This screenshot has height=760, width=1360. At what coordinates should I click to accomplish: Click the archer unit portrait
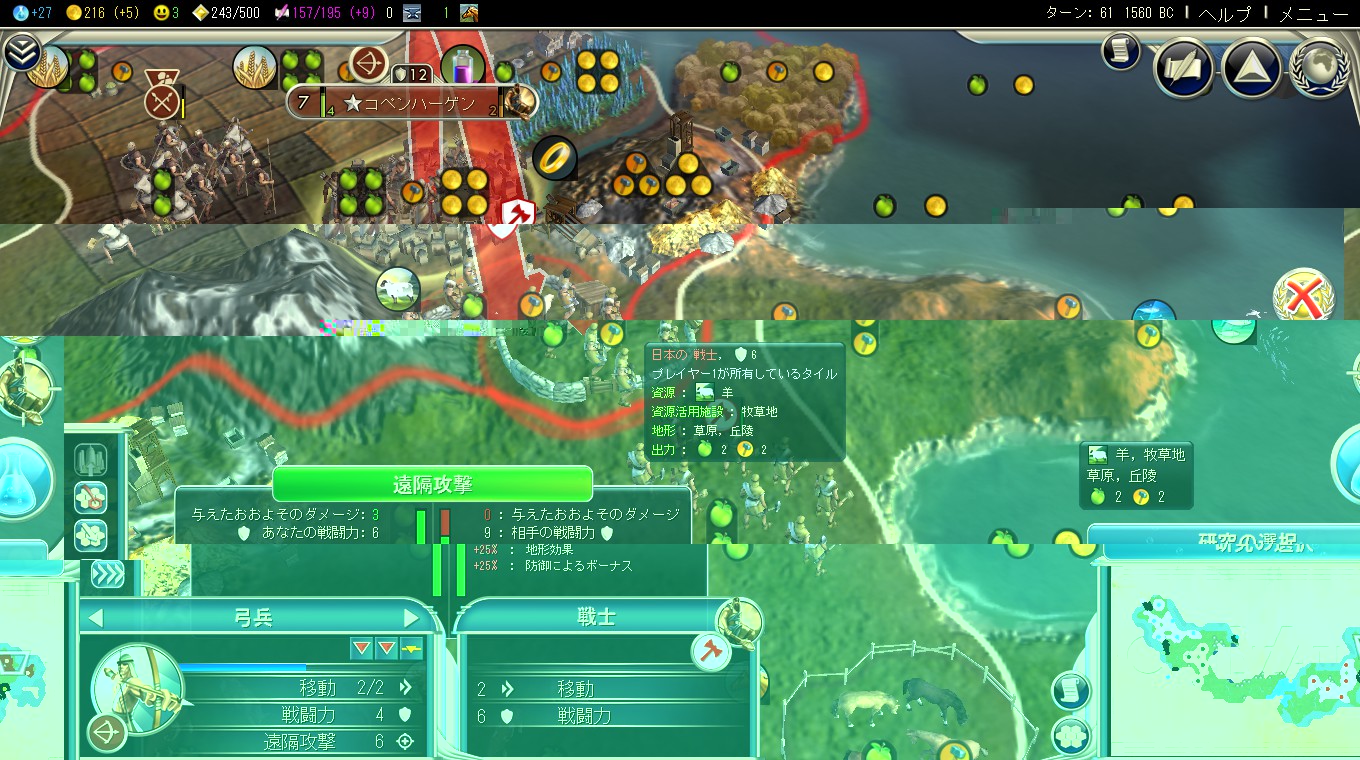137,688
